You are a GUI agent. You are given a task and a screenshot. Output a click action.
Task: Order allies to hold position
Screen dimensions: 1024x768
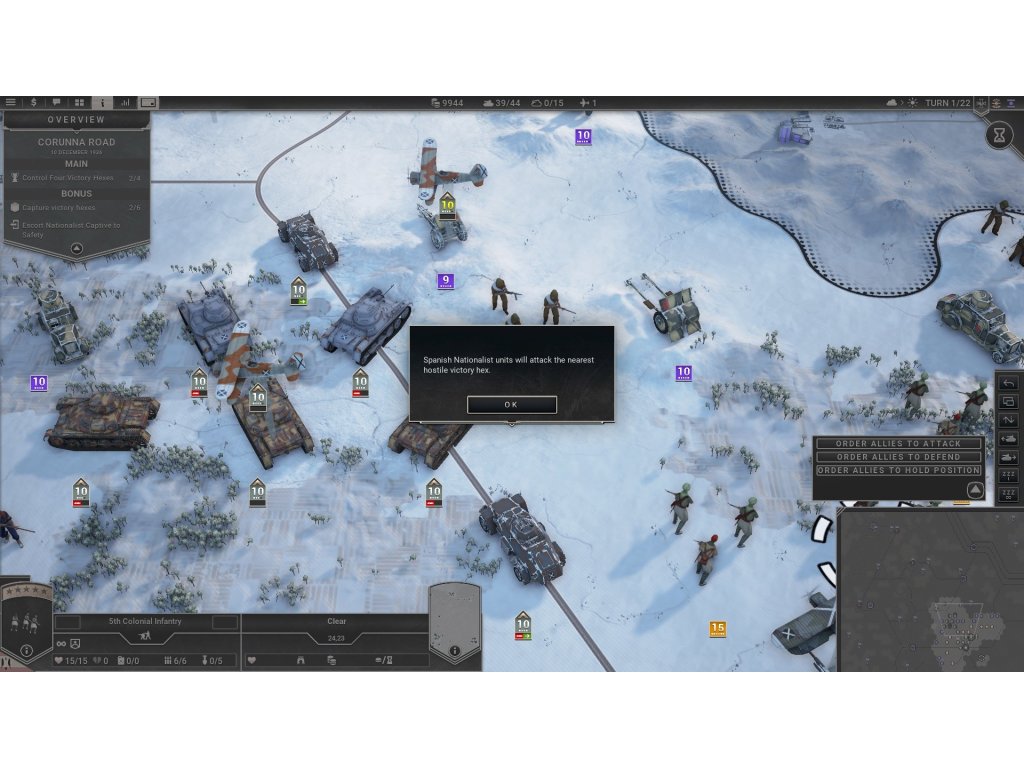898,470
